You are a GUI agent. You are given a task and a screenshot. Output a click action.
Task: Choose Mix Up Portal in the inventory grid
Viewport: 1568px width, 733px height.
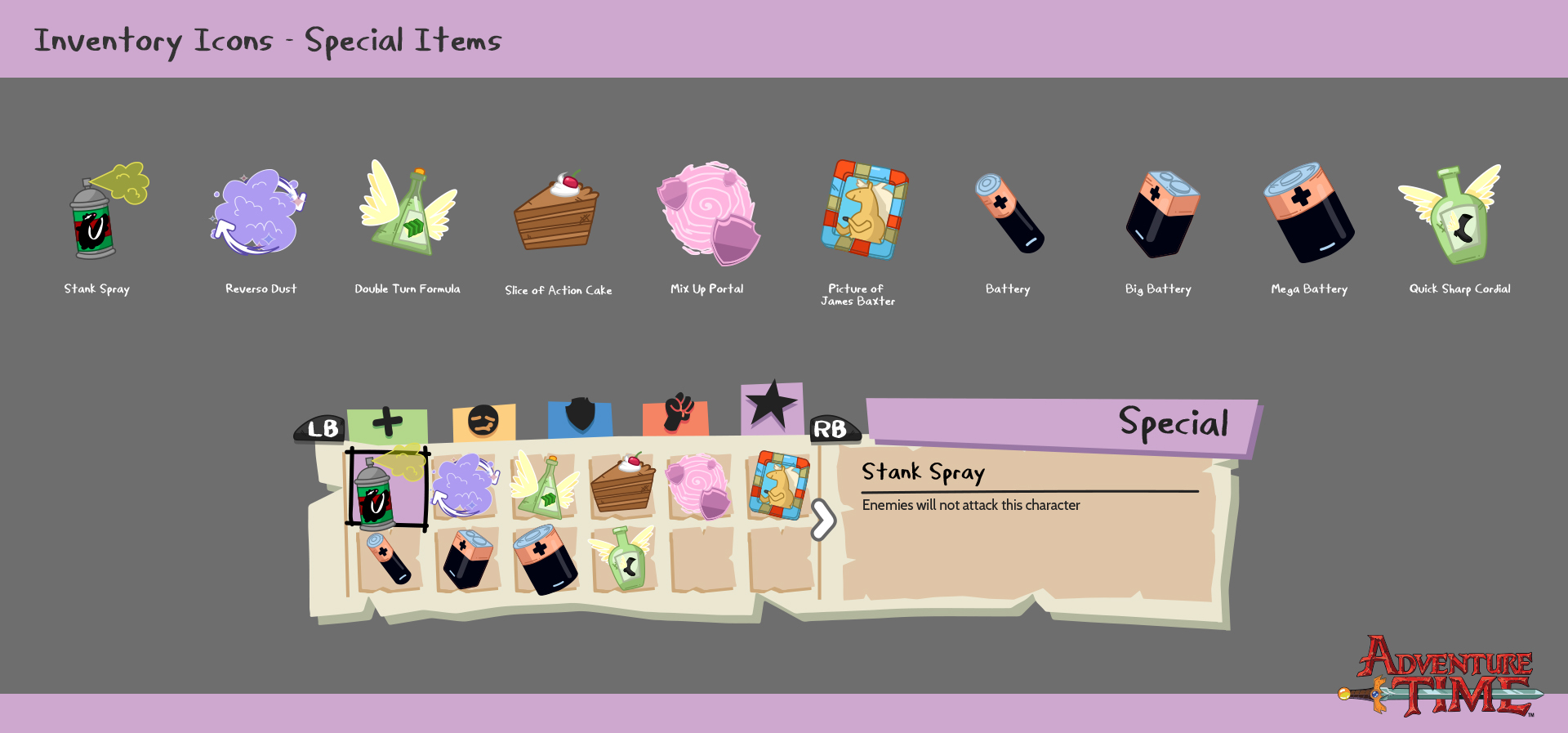coord(700,487)
